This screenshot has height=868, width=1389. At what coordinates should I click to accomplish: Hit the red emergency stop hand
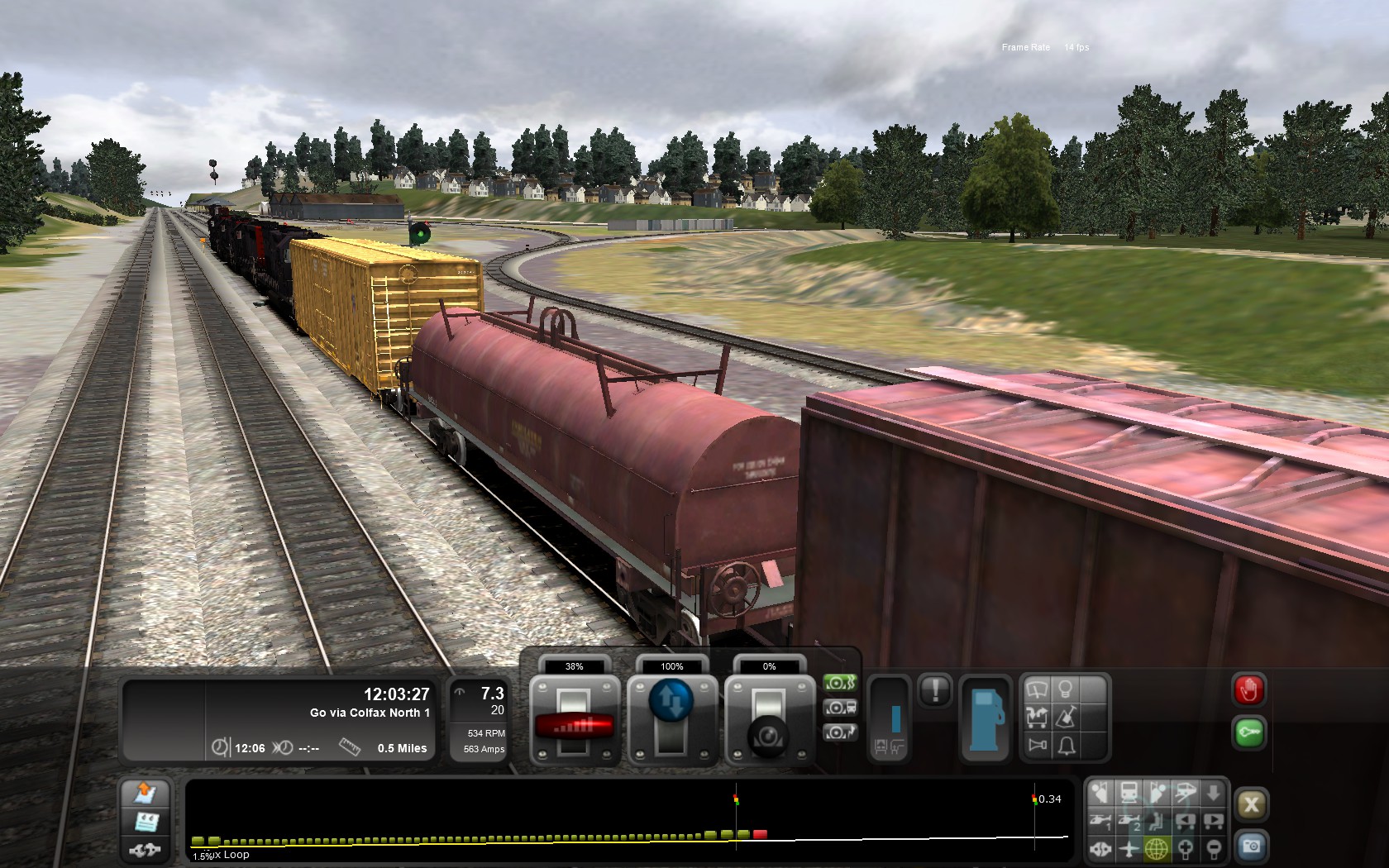[1248, 689]
